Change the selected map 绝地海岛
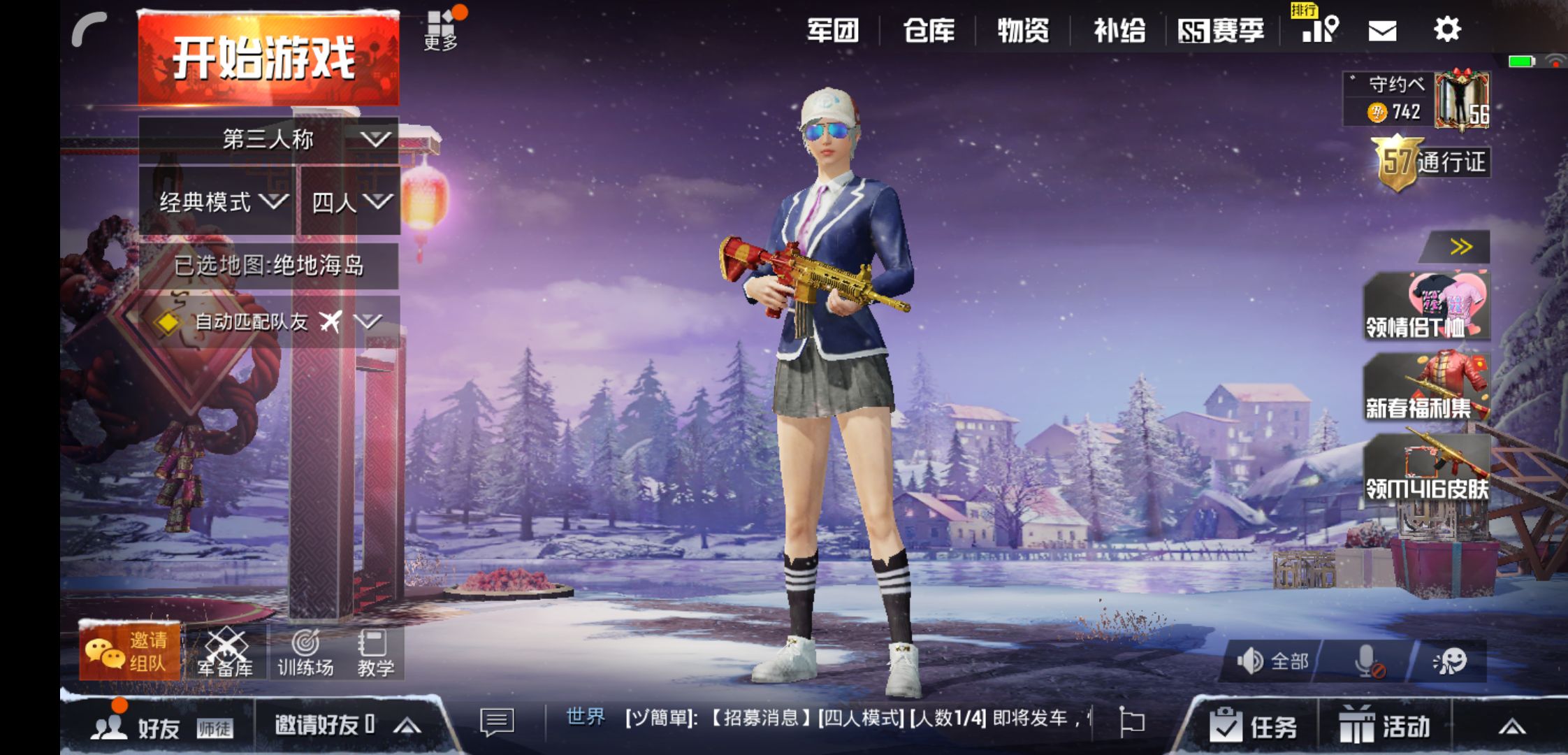Viewport: 1568px width, 755px height. pos(268,266)
